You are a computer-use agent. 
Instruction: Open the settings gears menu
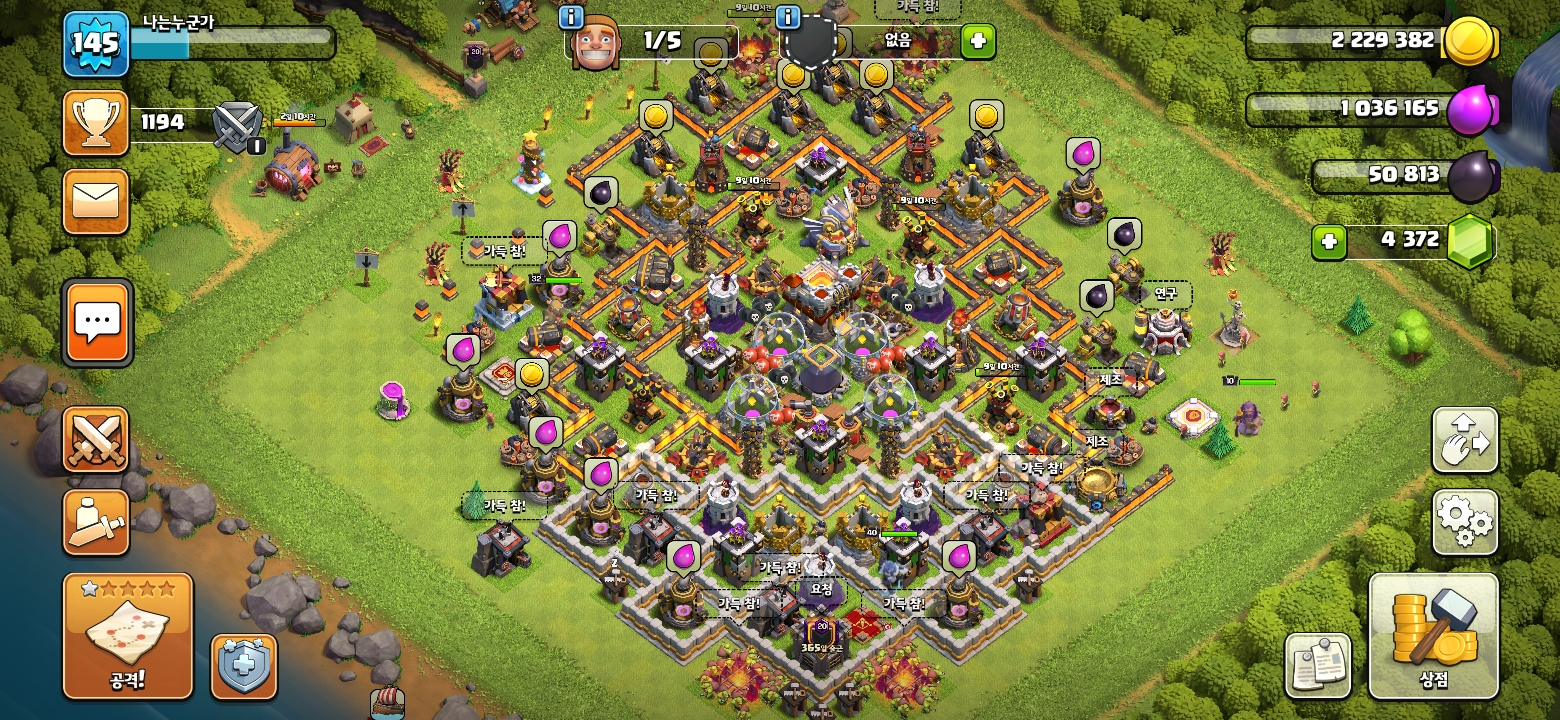pyautogui.click(x=1465, y=522)
